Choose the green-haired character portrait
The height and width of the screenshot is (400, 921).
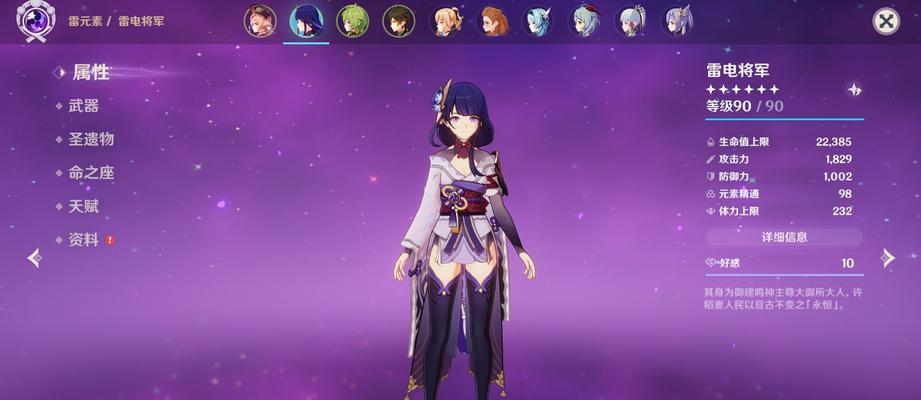(352, 21)
